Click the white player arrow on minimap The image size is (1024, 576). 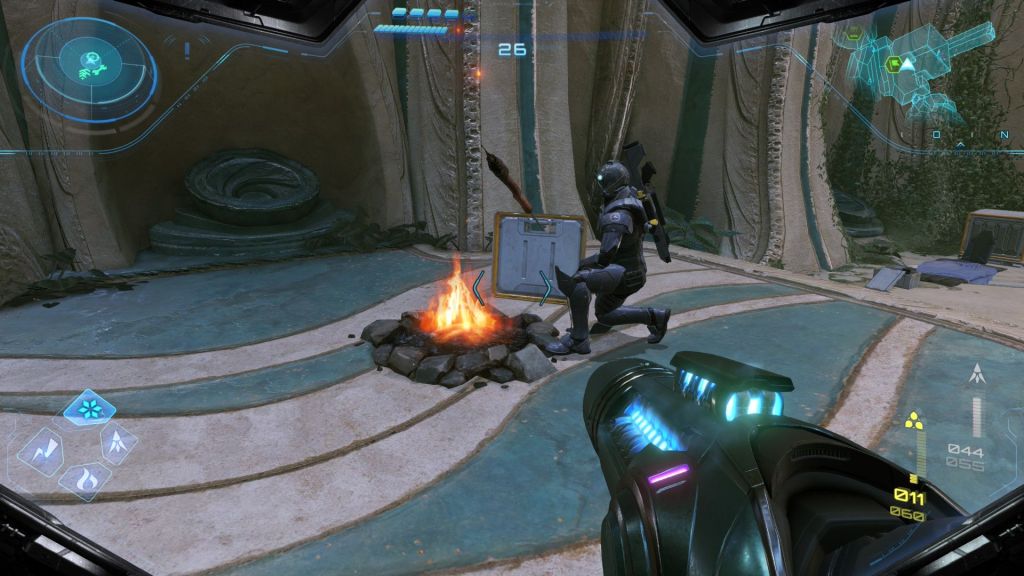906,65
